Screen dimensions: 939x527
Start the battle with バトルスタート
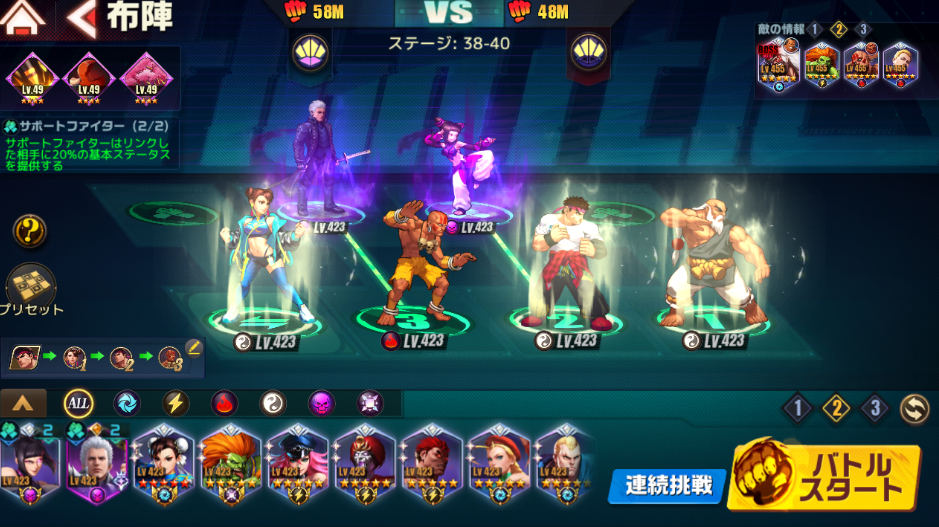click(826, 480)
